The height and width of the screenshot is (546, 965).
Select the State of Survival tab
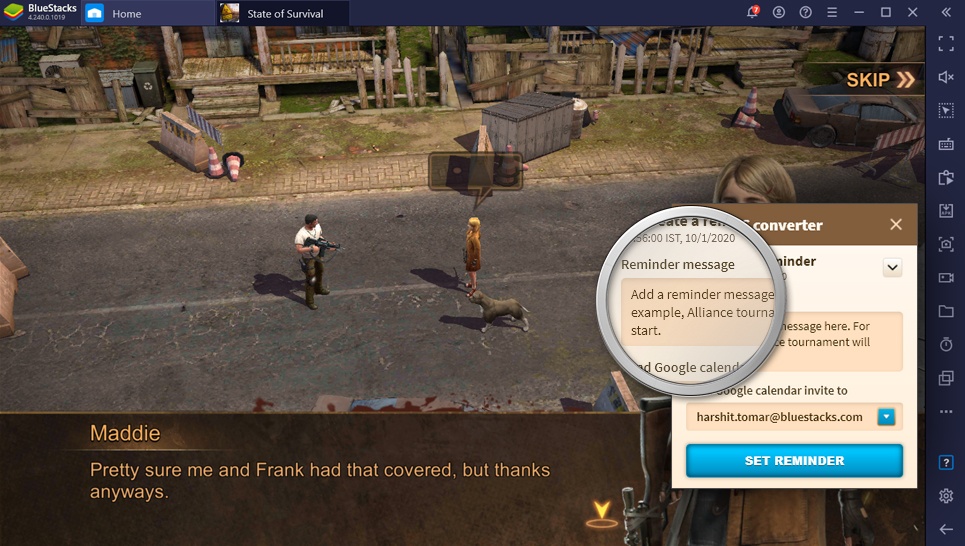[284, 13]
